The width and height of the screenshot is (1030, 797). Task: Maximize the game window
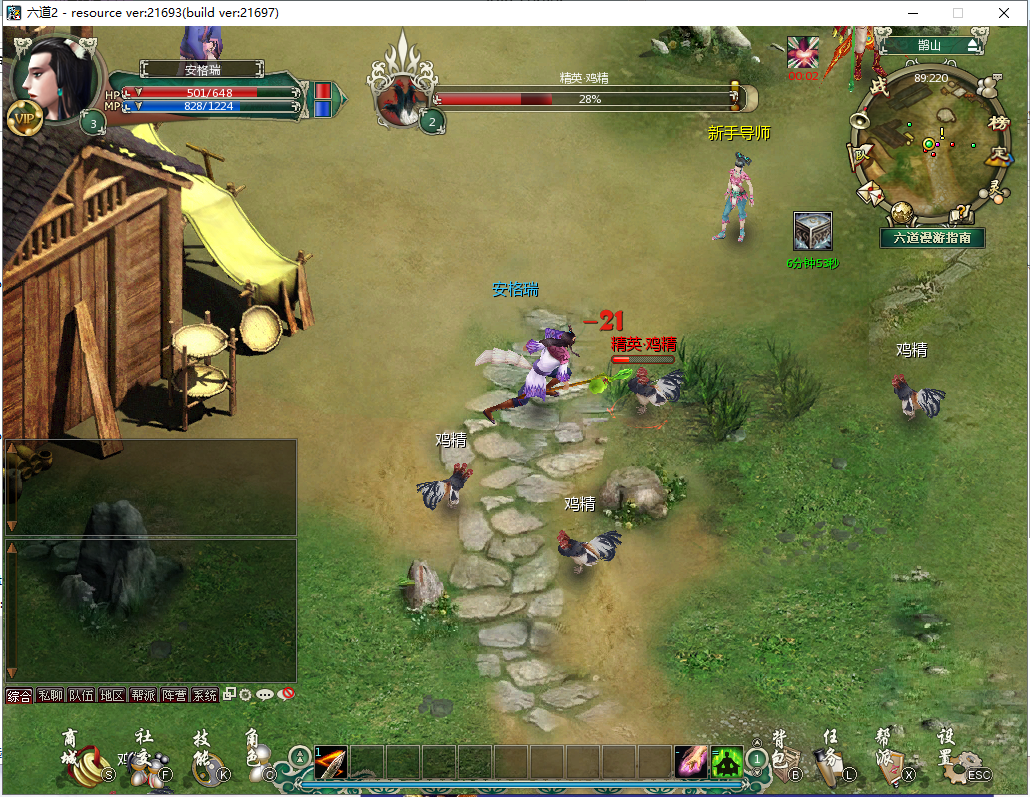point(957,13)
